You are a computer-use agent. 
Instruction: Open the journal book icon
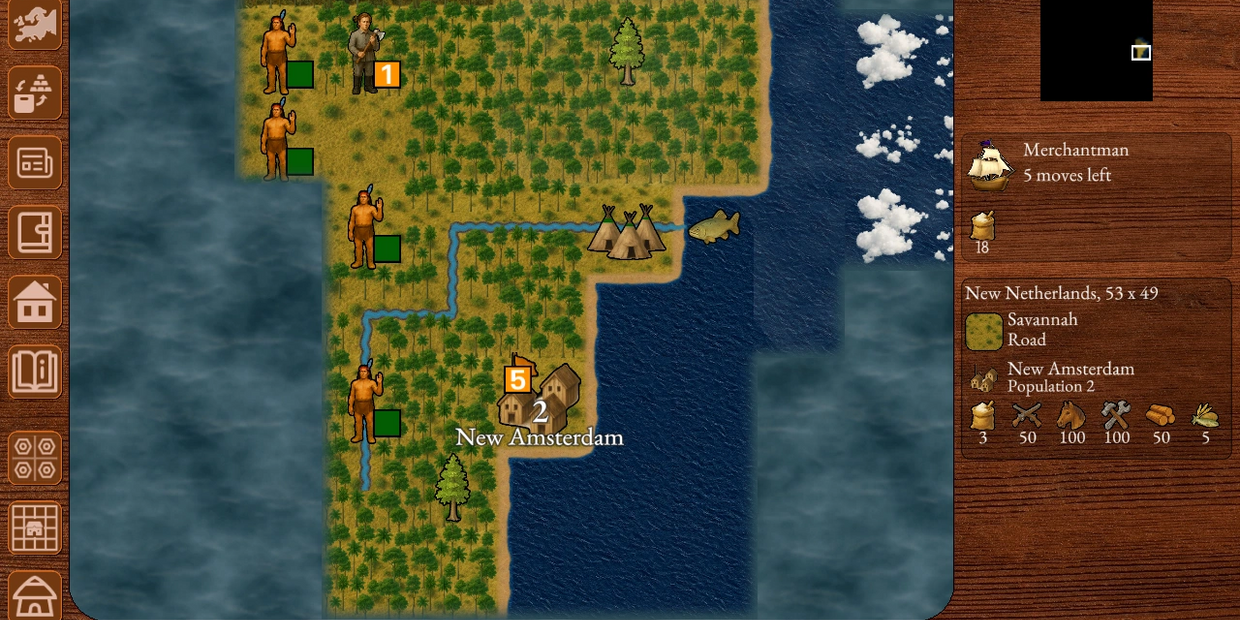coord(35,233)
